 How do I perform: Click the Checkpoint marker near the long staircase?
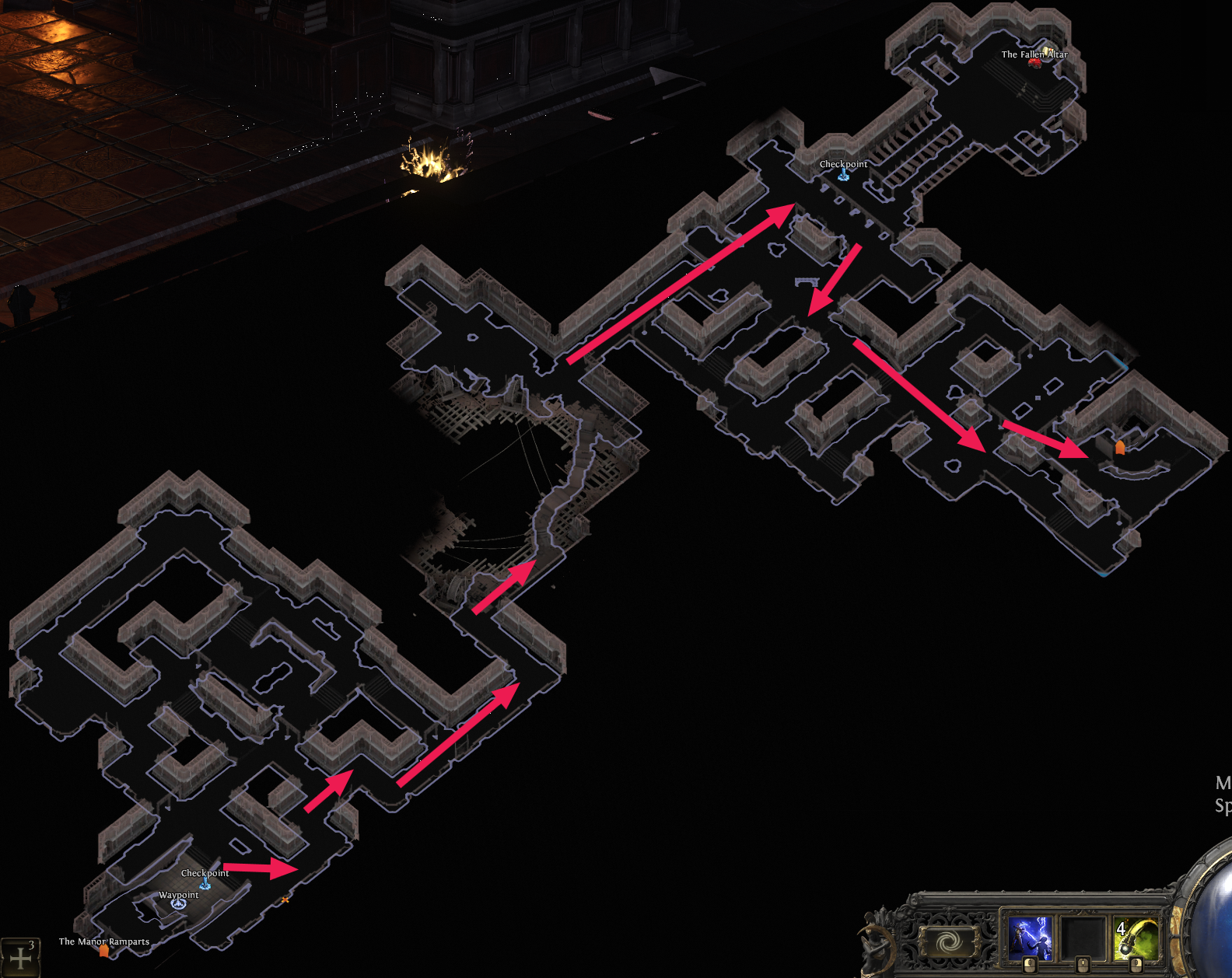coord(843,176)
